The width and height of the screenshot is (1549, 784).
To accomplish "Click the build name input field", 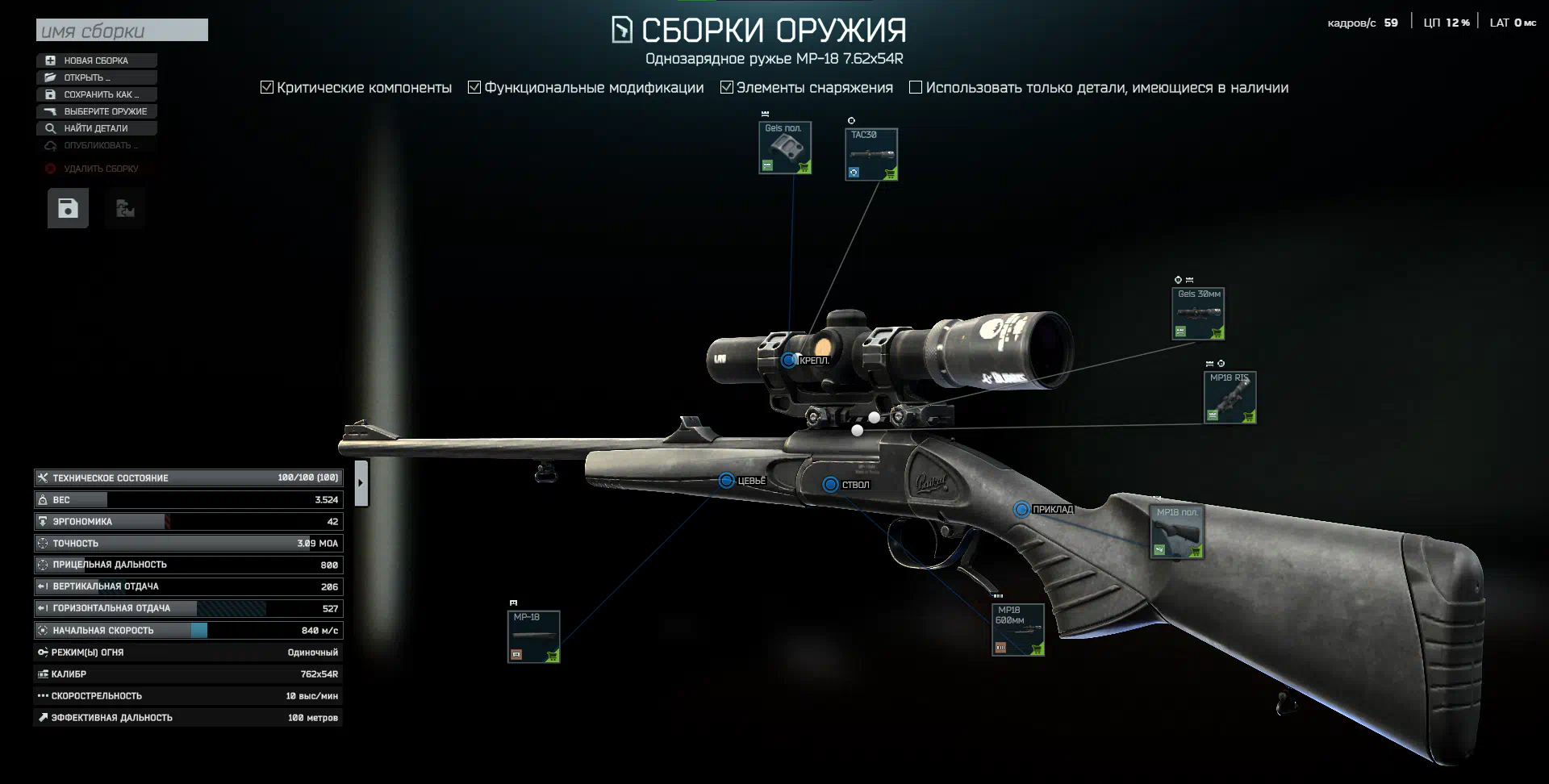I will pos(122,31).
